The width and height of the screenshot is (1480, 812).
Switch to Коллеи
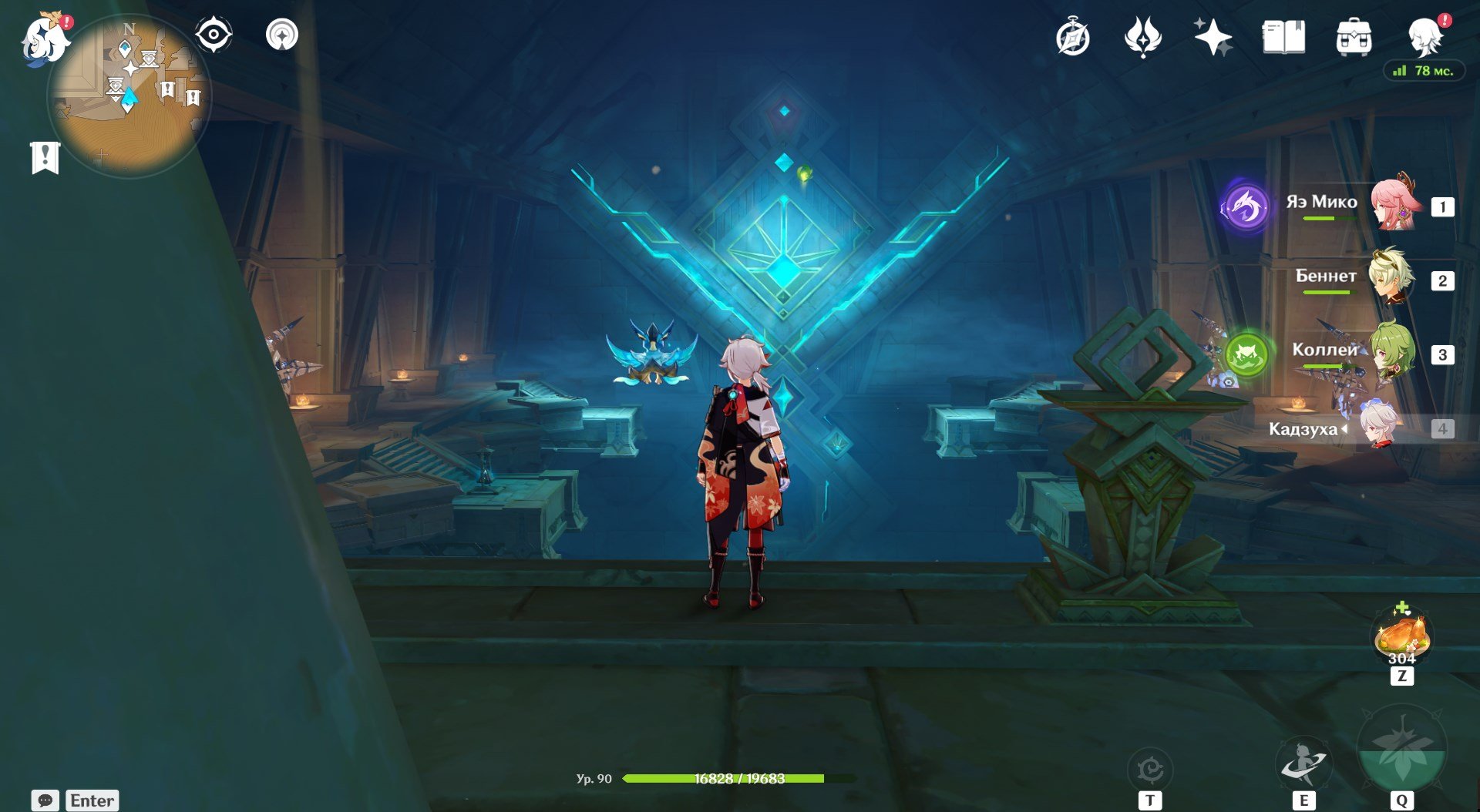pos(1392,353)
